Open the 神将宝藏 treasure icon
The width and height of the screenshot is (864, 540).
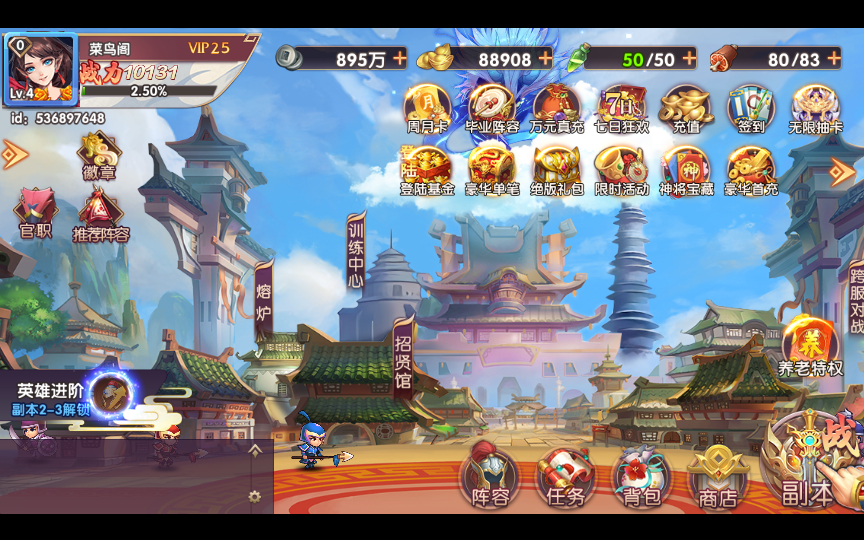click(x=686, y=169)
